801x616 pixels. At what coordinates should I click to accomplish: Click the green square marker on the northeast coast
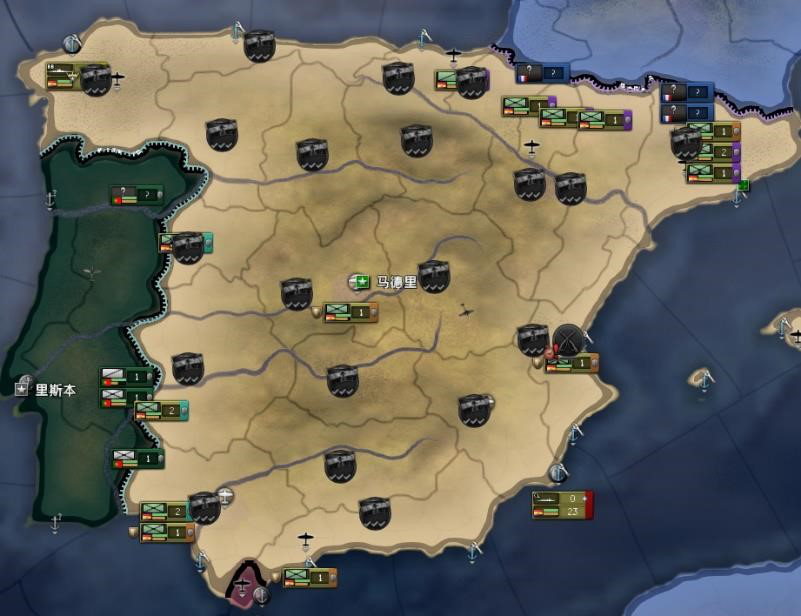click(x=743, y=185)
